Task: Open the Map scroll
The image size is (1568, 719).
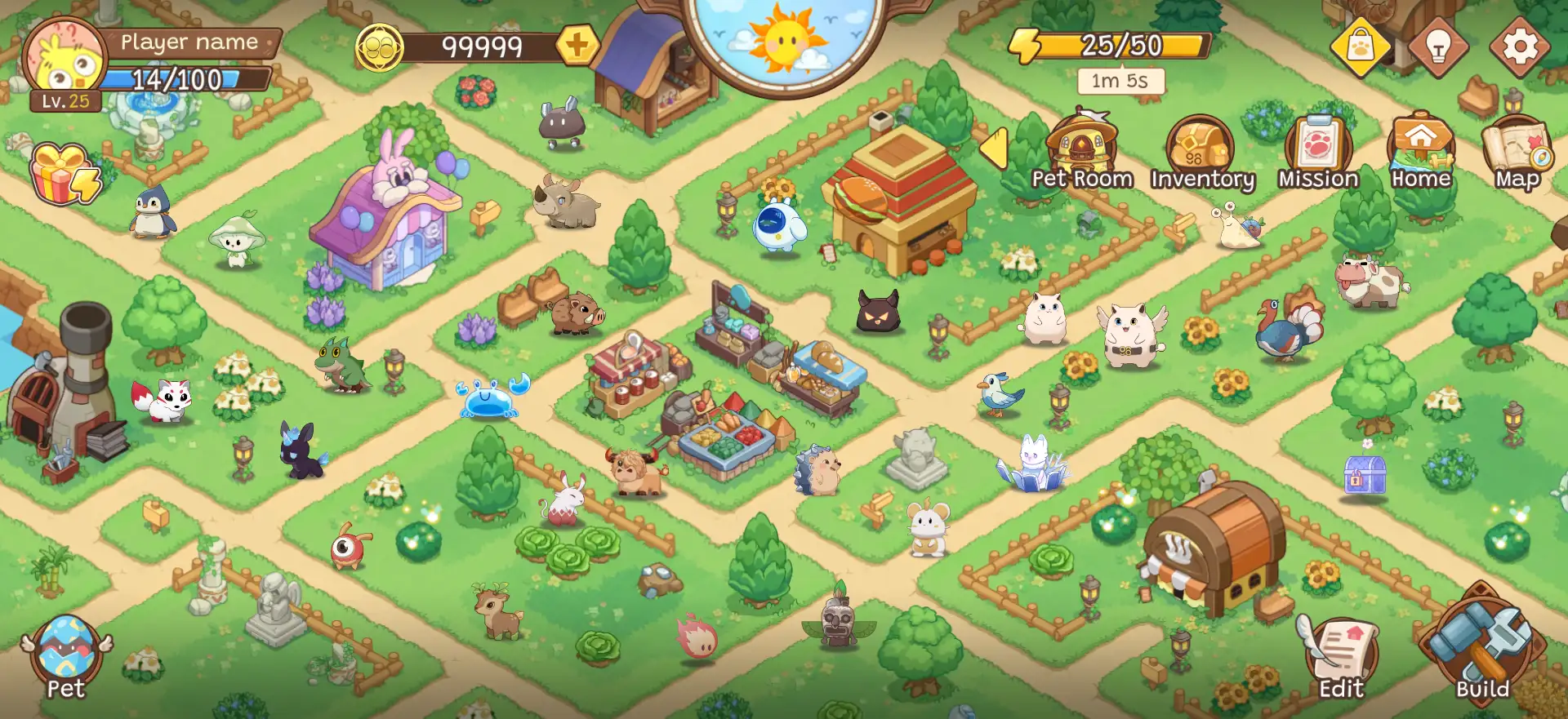Action: click(x=1517, y=153)
